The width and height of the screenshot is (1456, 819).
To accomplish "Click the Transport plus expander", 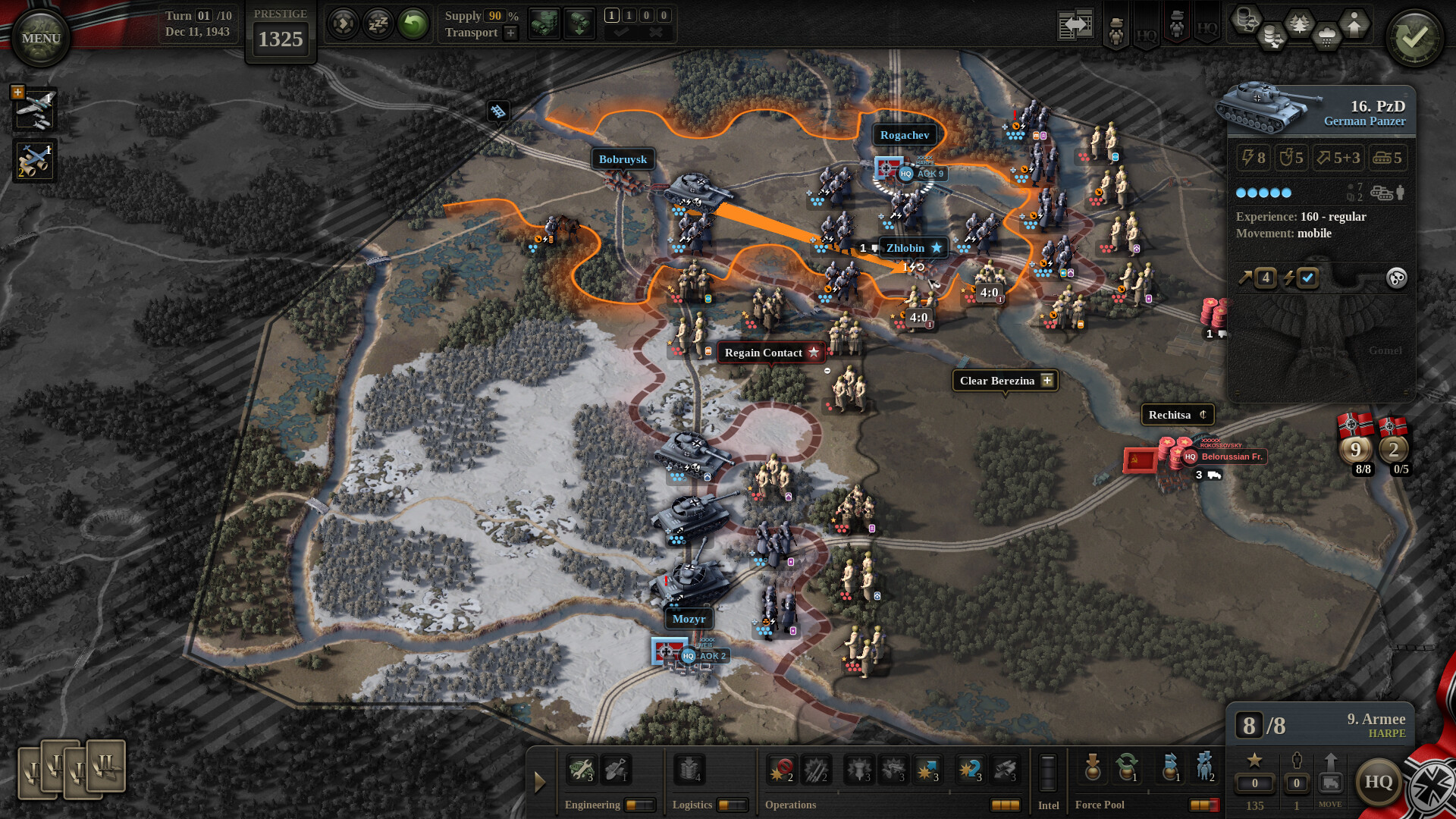I will click(x=510, y=33).
